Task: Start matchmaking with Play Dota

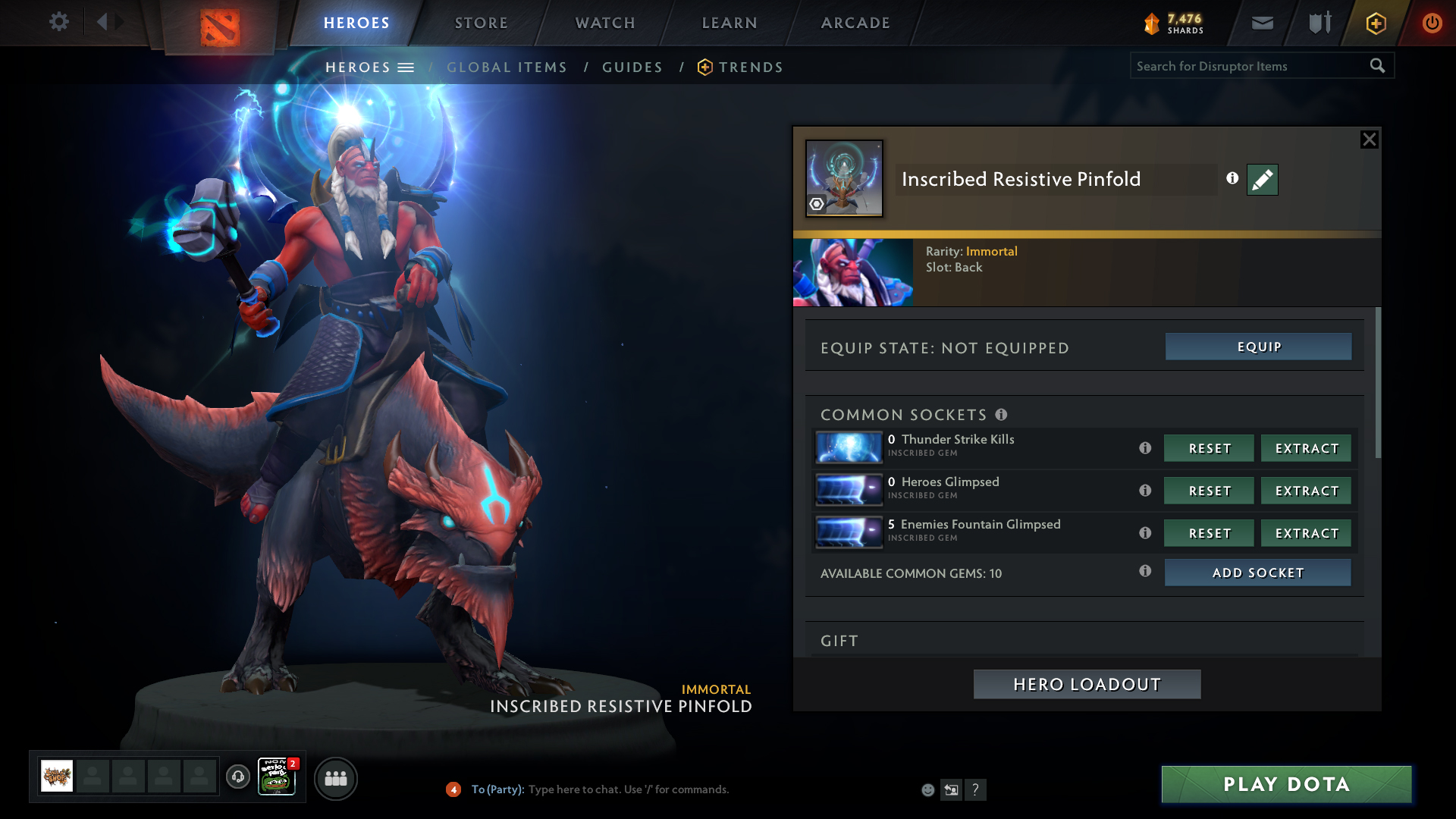Action: click(1286, 784)
